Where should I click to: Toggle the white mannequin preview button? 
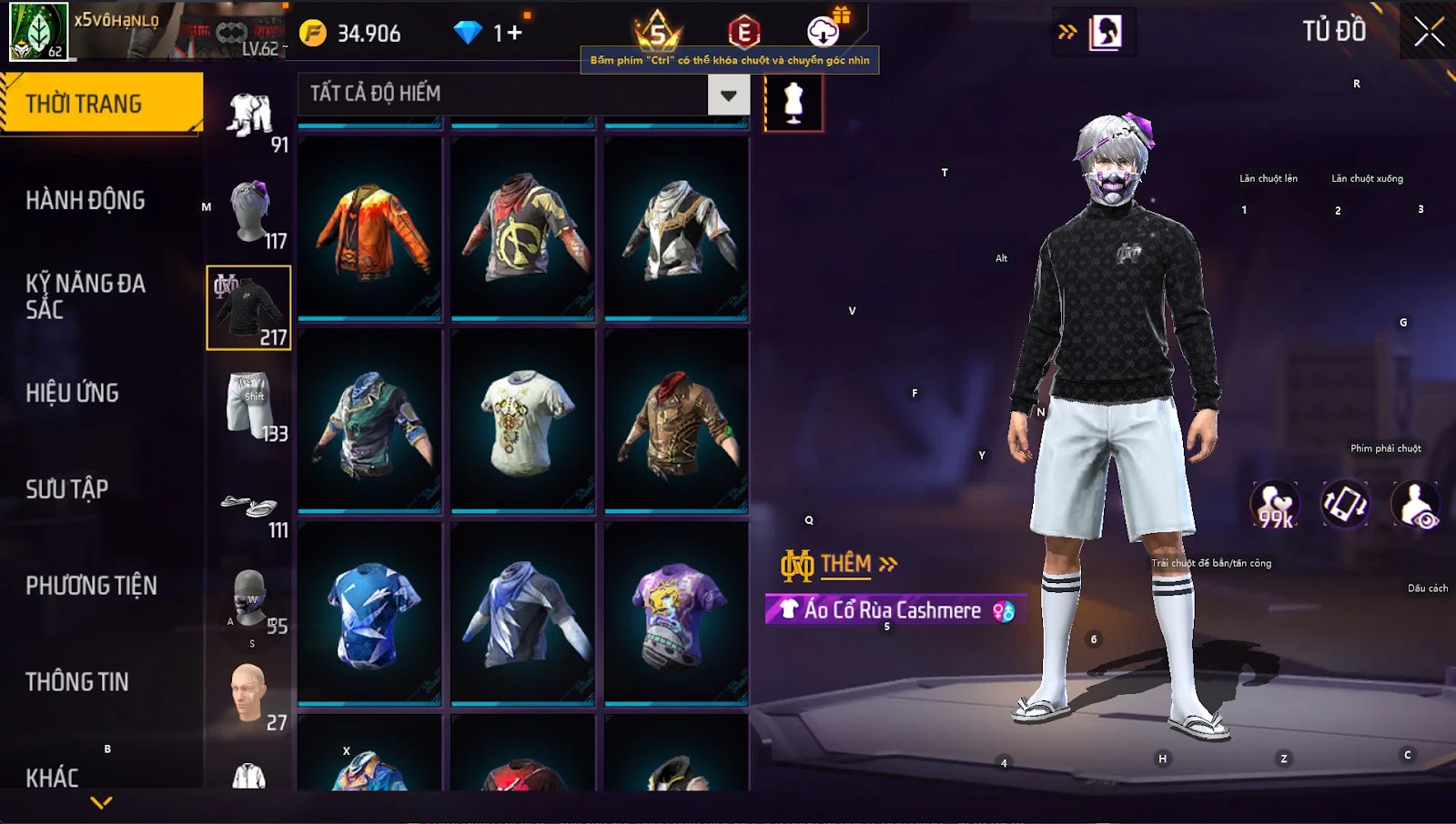pos(794,103)
